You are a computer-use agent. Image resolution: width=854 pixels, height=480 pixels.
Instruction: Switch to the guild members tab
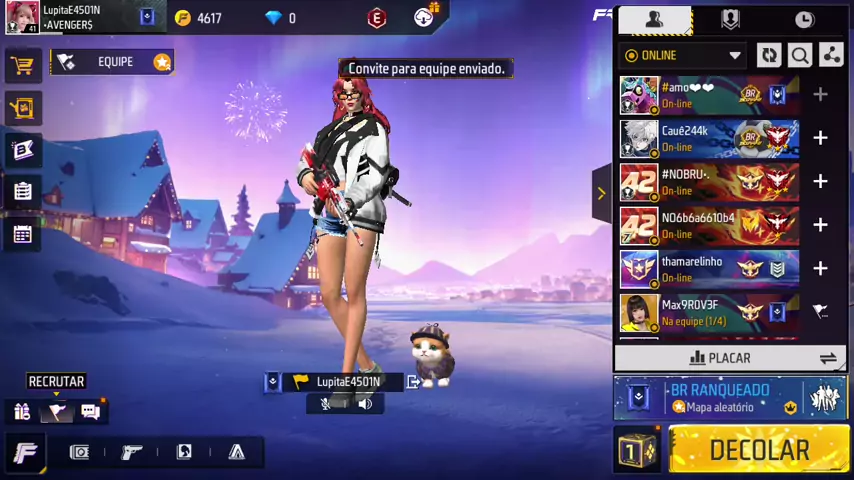[x=730, y=19]
